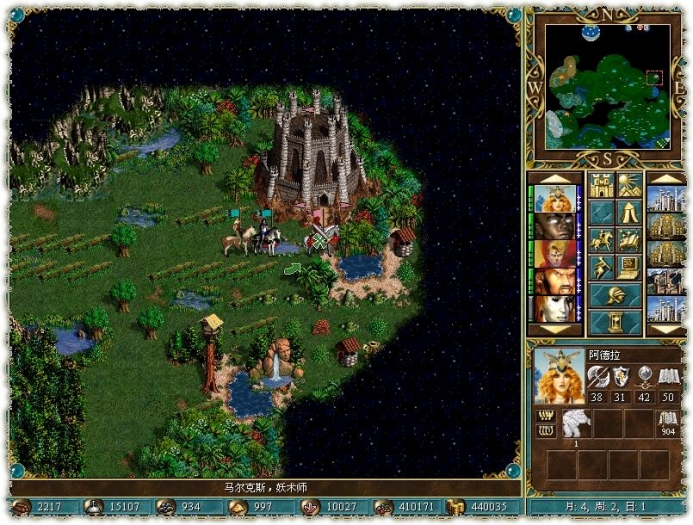693x525 pixels.
Task: Open large Adela portrait in info panel
Action: (x=558, y=374)
